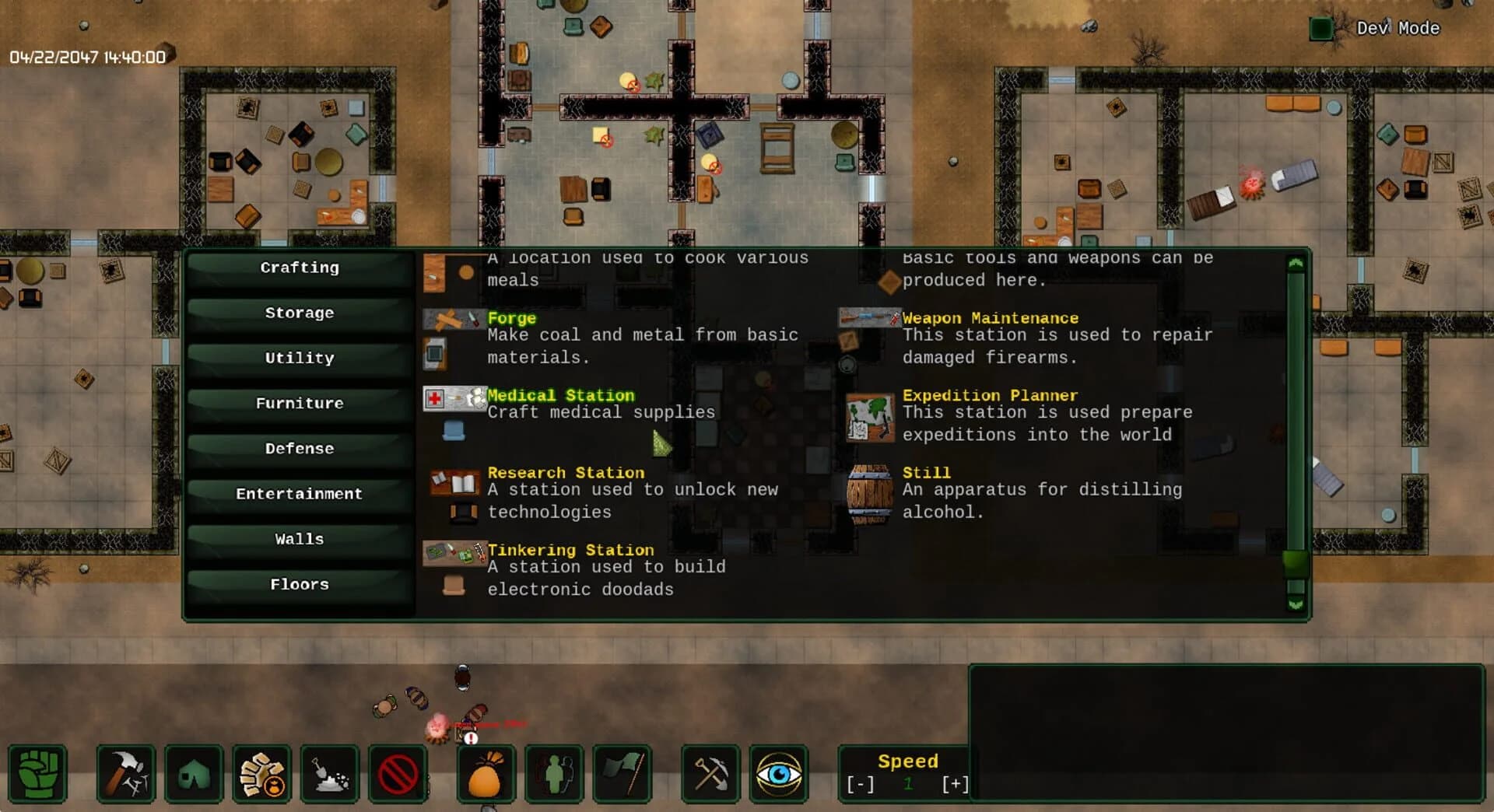Click the red cancel orders icon
Screen dimensions: 1494x812
click(x=398, y=774)
